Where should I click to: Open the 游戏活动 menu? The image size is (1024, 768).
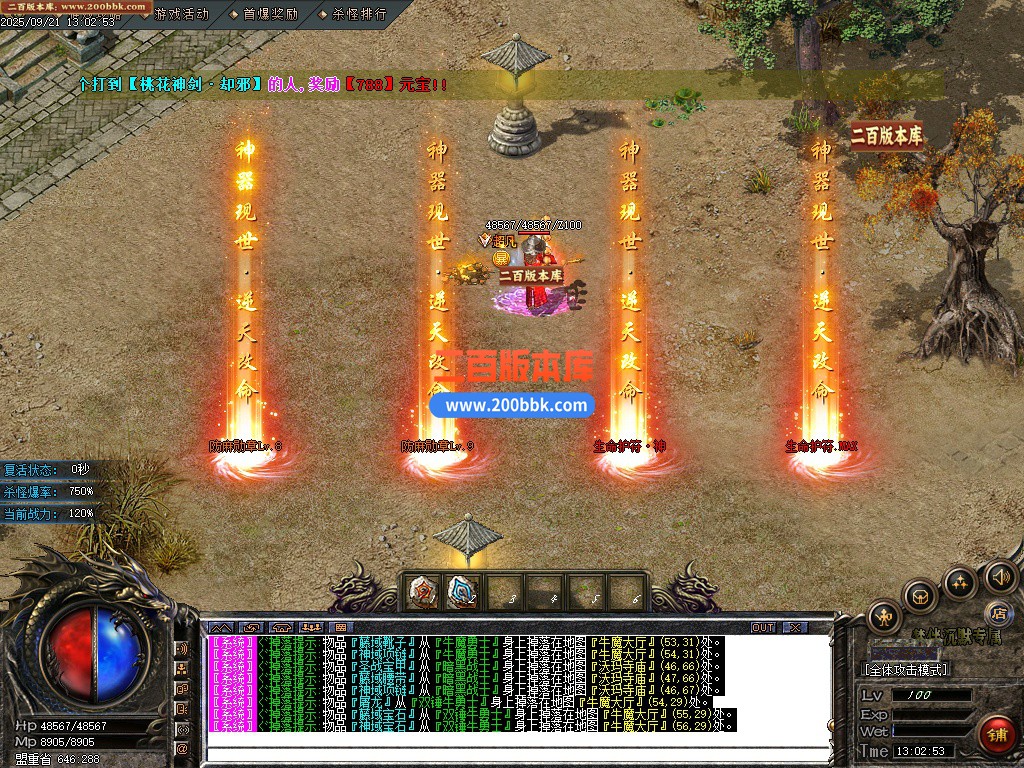pyautogui.click(x=181, y=14)
